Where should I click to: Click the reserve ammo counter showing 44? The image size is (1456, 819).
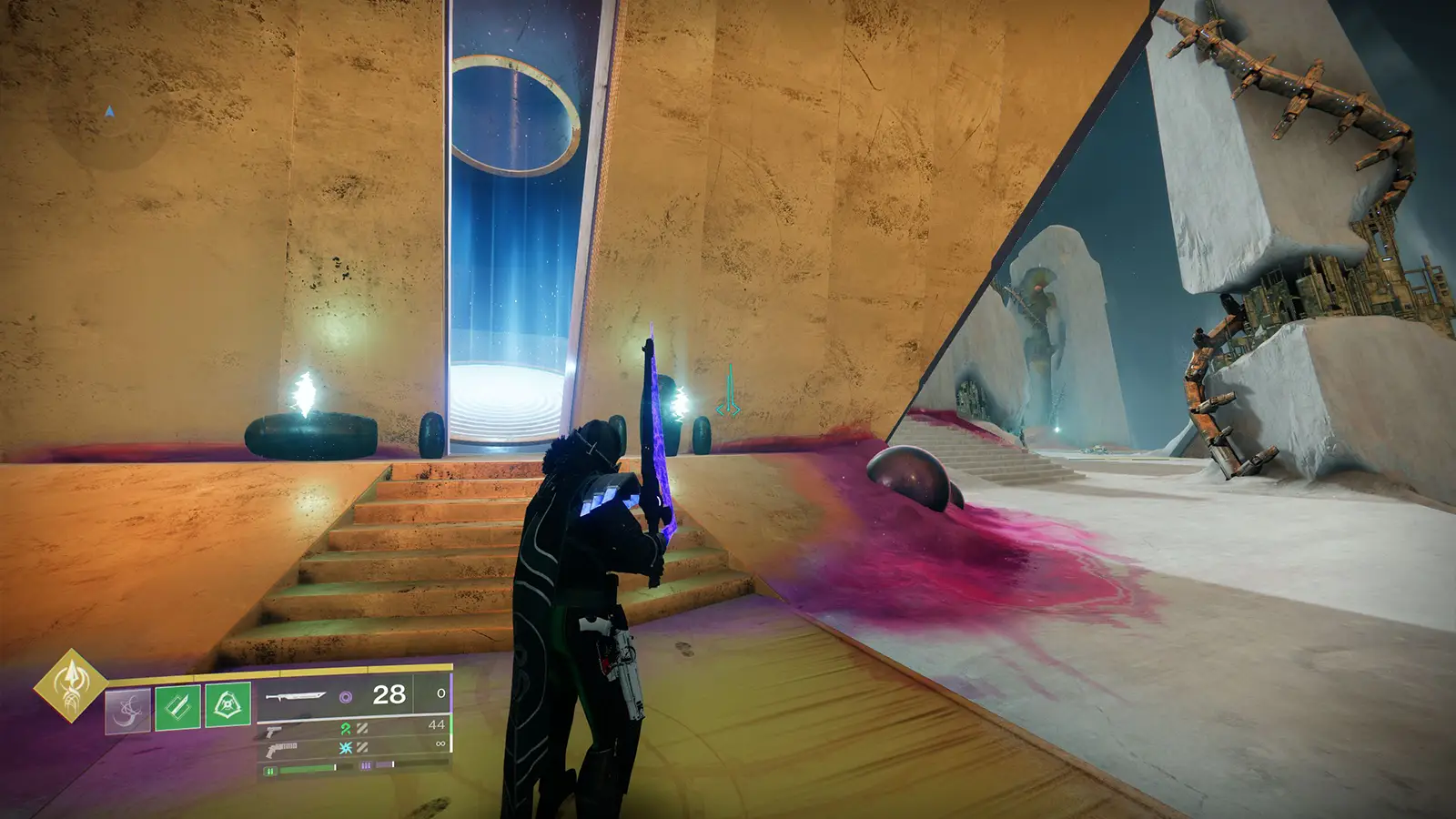(x=435, y=724)
